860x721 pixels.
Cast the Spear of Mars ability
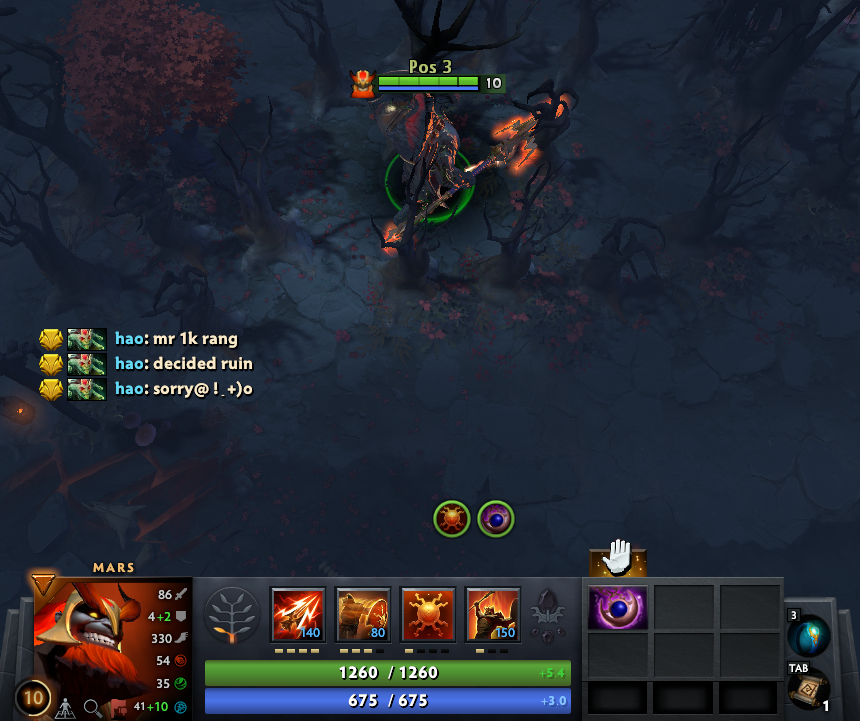pyautogui.click(x=298, y=613)
